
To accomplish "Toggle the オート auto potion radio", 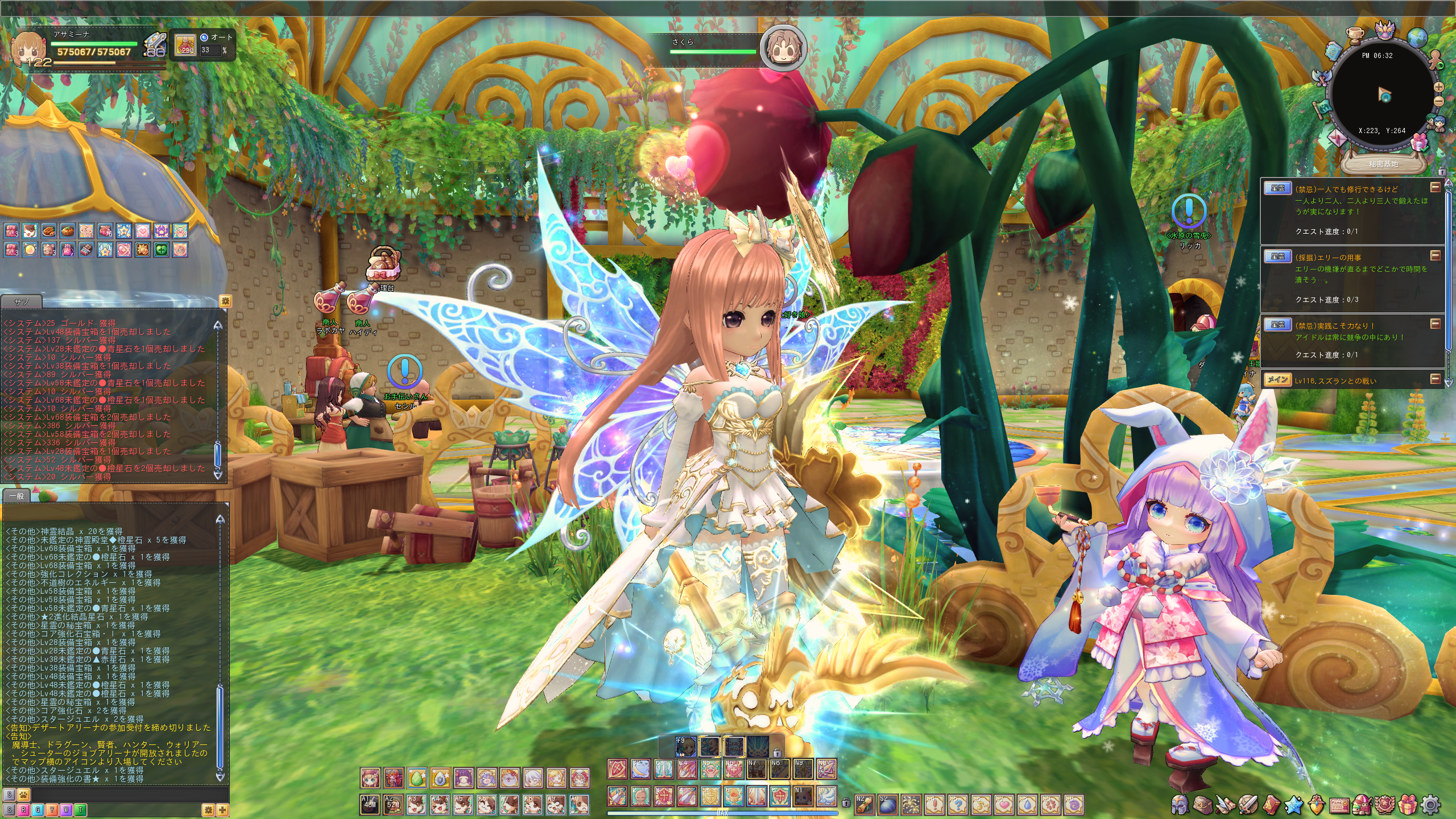I will tap(204, 38).
